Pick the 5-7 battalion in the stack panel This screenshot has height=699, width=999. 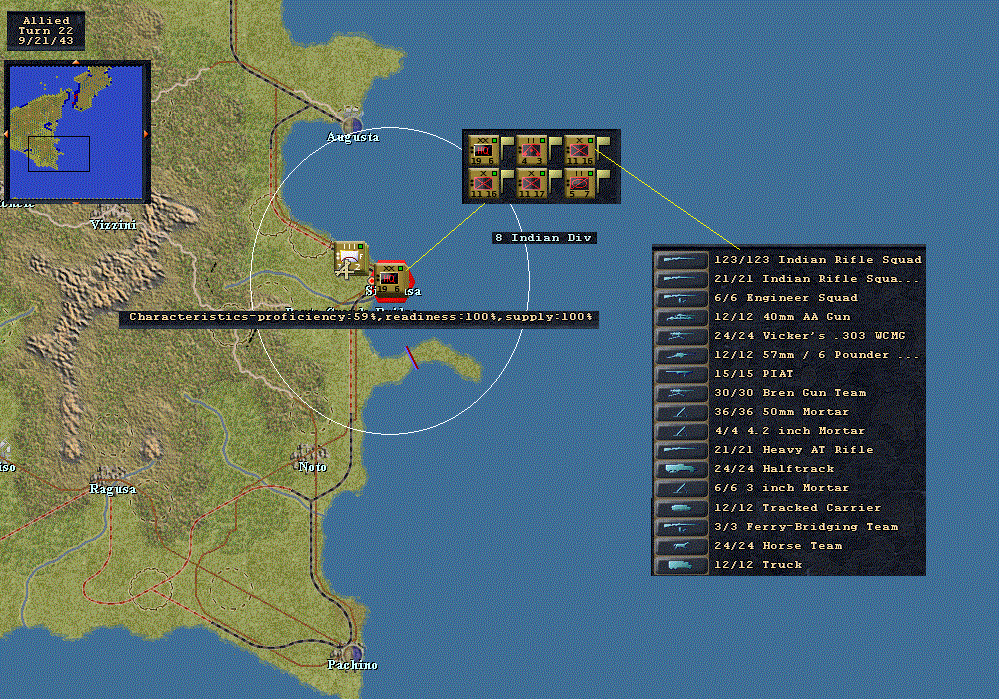580,184
